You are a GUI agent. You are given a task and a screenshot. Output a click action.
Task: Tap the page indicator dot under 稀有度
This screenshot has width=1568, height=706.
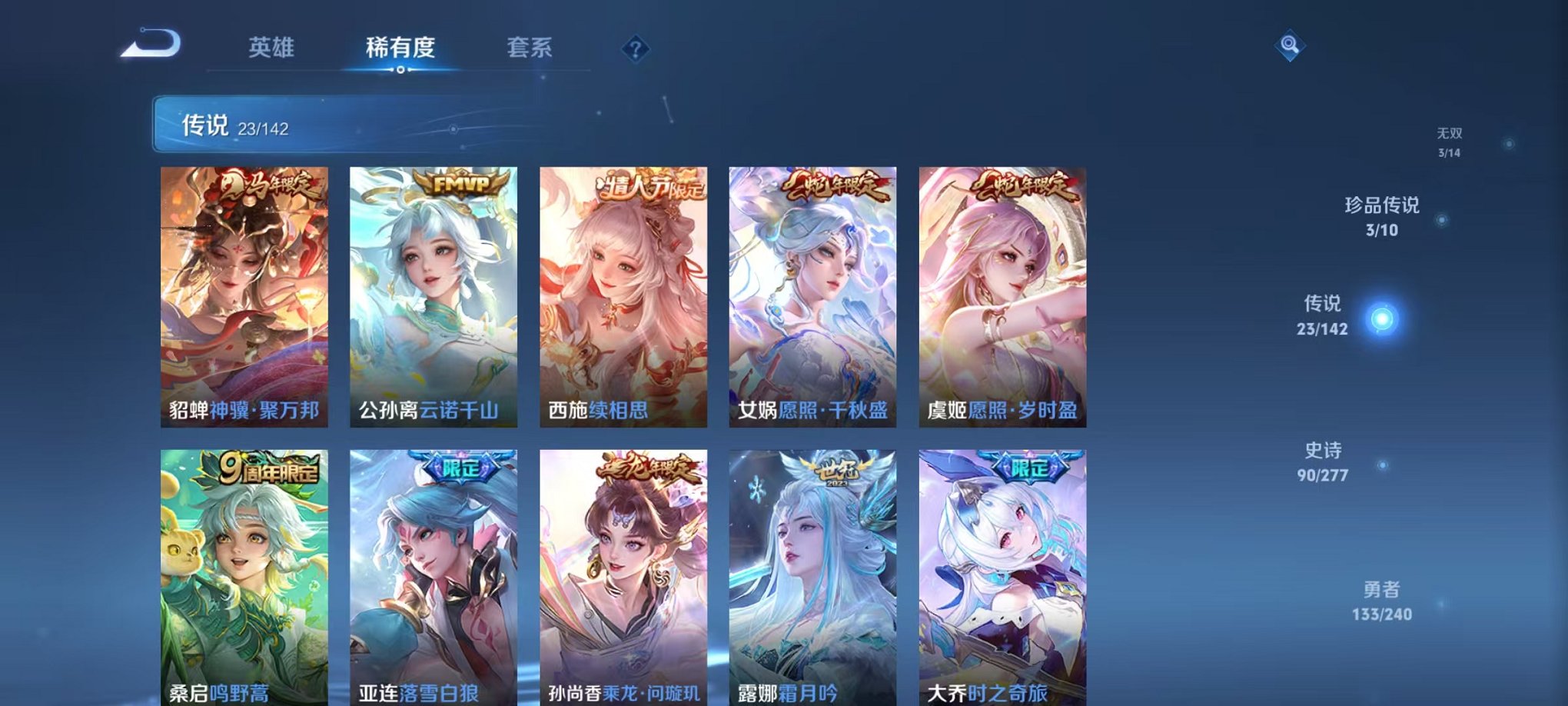pyautogui.click(x=401, y=71)
